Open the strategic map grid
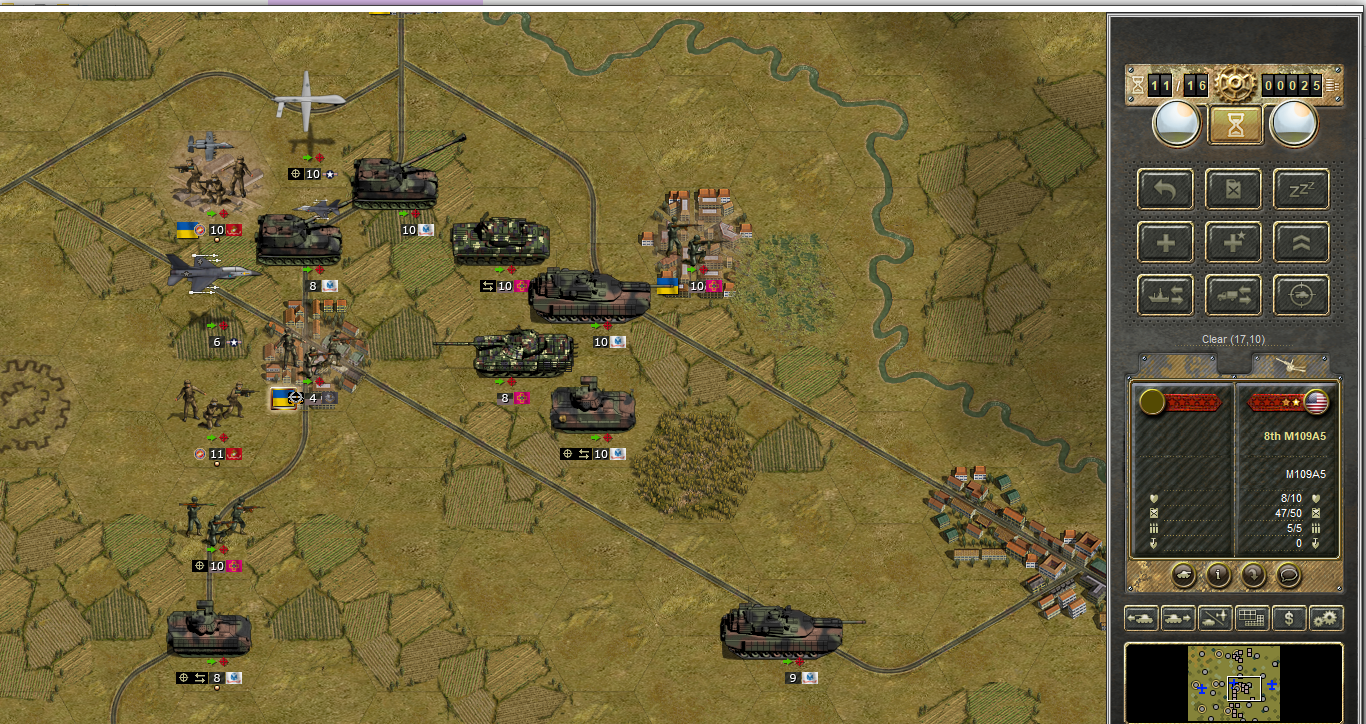The width and height of the screenshot is (1366, 724). pos(1252,618)
